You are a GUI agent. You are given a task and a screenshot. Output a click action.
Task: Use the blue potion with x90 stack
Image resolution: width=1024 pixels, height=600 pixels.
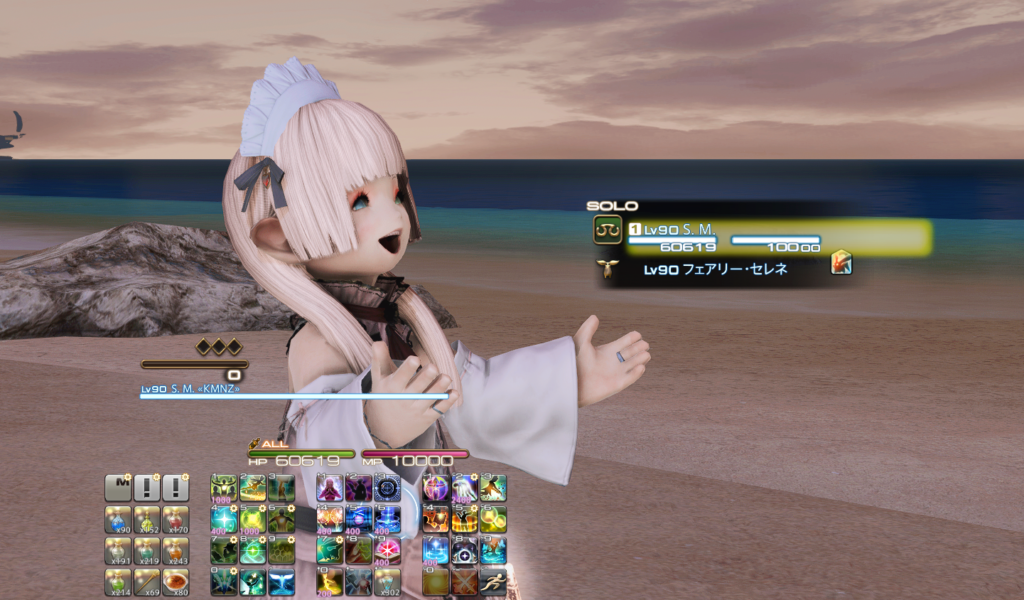point(118,519)
